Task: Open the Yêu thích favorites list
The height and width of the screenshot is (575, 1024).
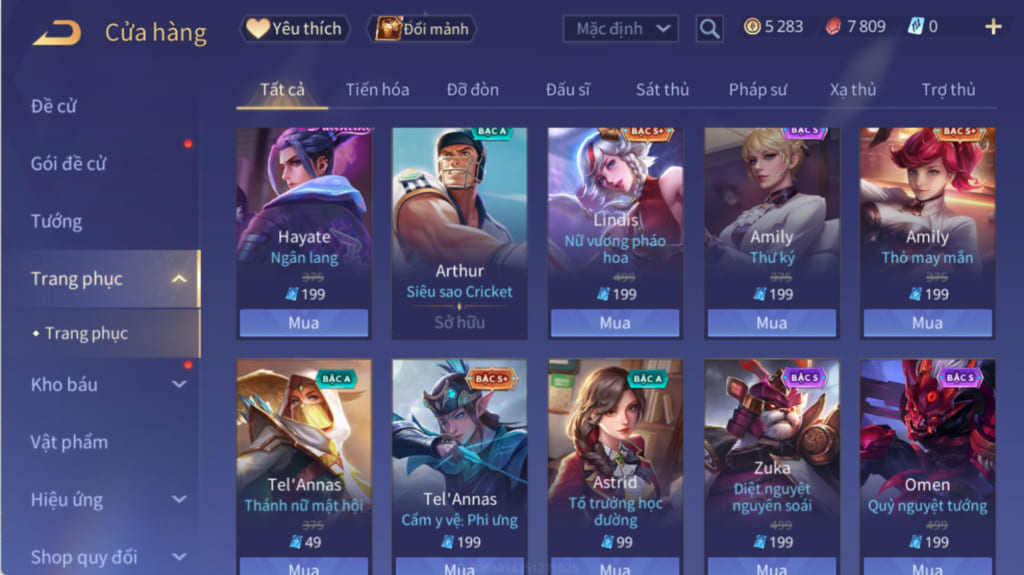Action: pyautogui.click(x=295, y=29)
